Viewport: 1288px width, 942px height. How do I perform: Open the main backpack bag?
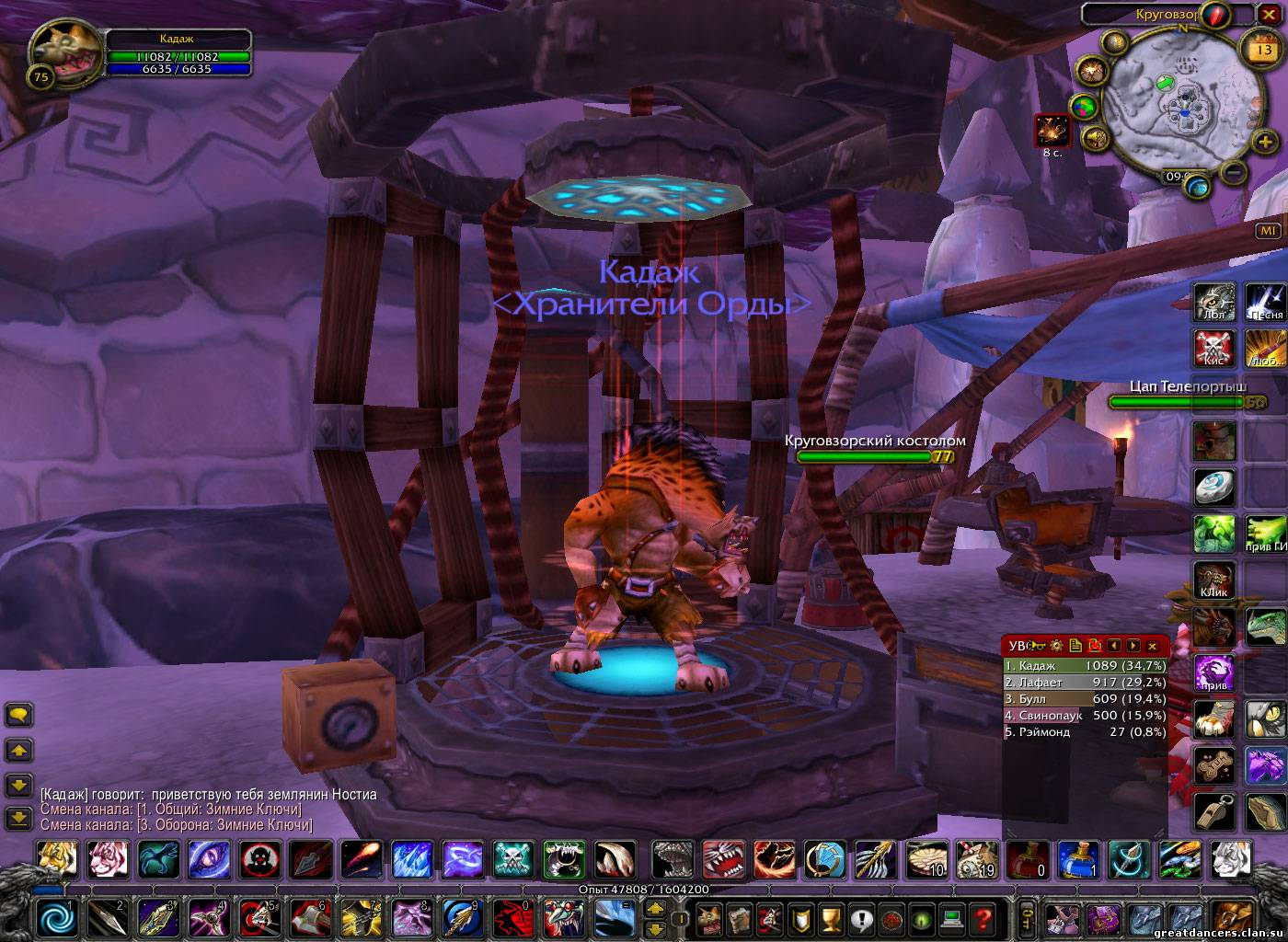point(1230,917)
